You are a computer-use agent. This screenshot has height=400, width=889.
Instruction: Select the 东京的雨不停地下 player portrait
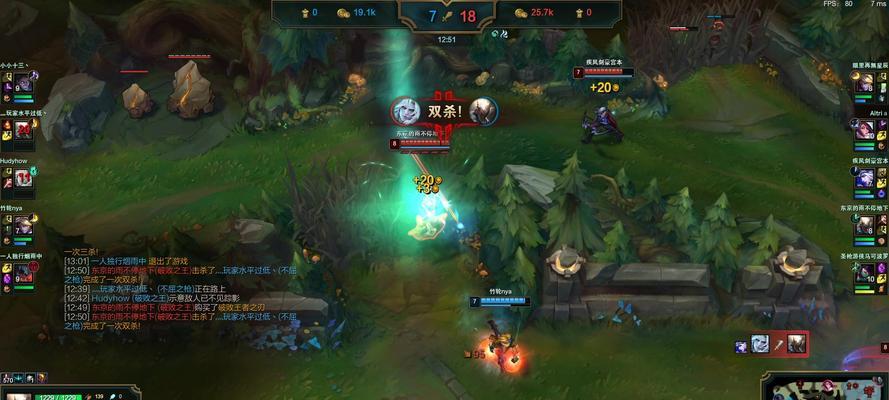(863, 226)
